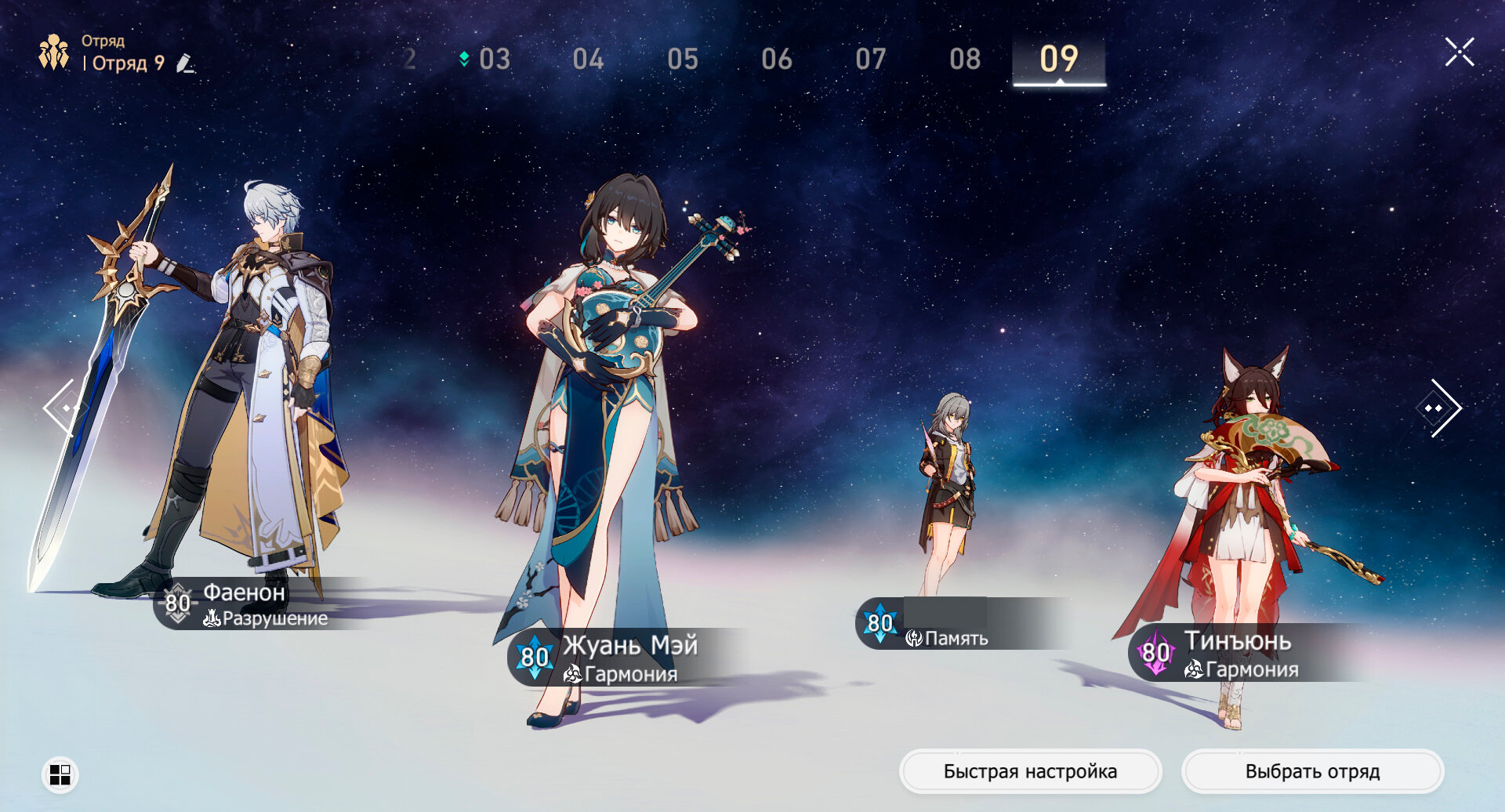This screenshot has height=812, width=1505.
Task: Select the Память path character slot
Action: tap(948, 486)
